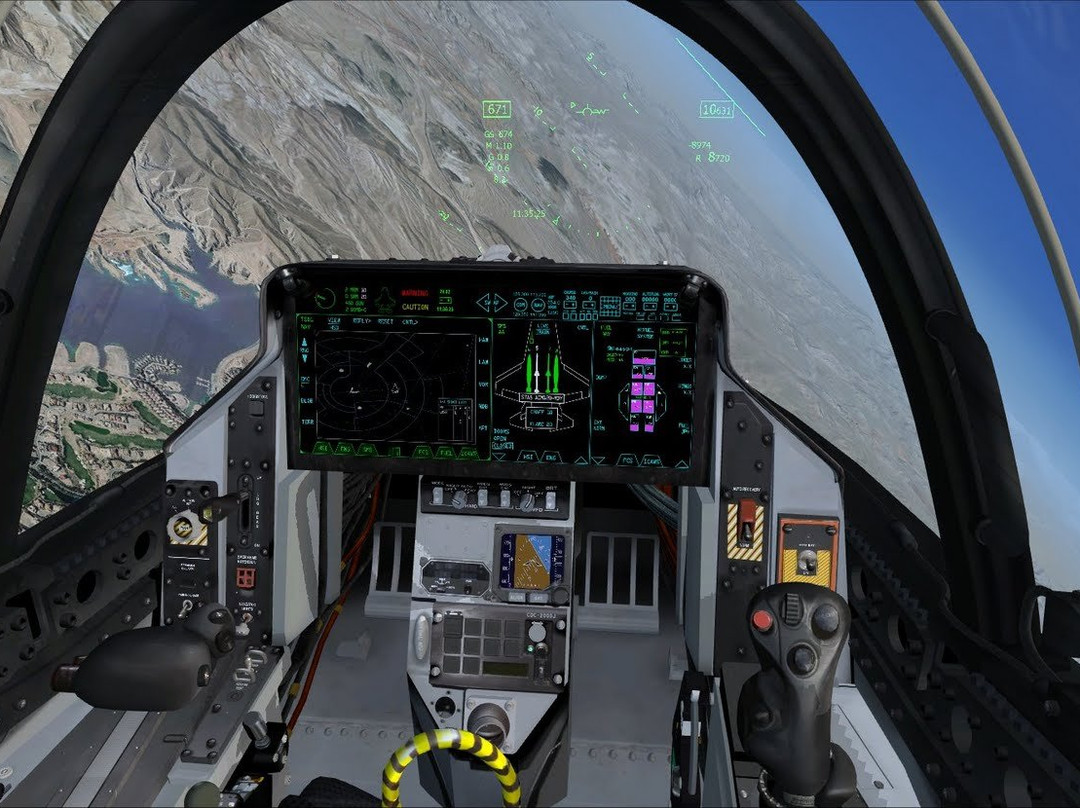Acknowledge the red WARNING indicator
The height and width of the screenshot is (808, 1080).
point(414,294)
